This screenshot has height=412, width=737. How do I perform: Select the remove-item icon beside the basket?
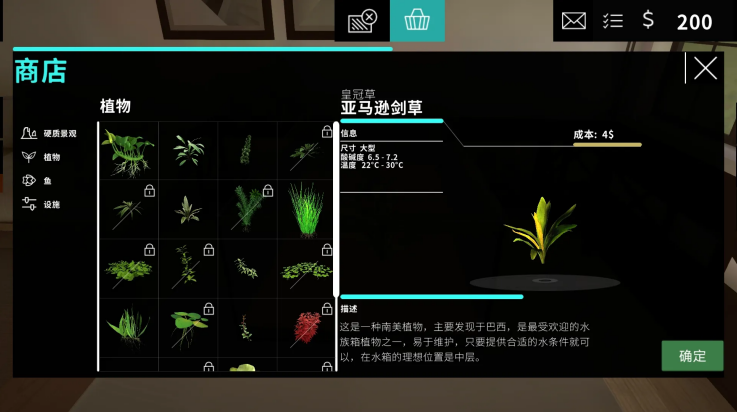click(x=362, y=21)
